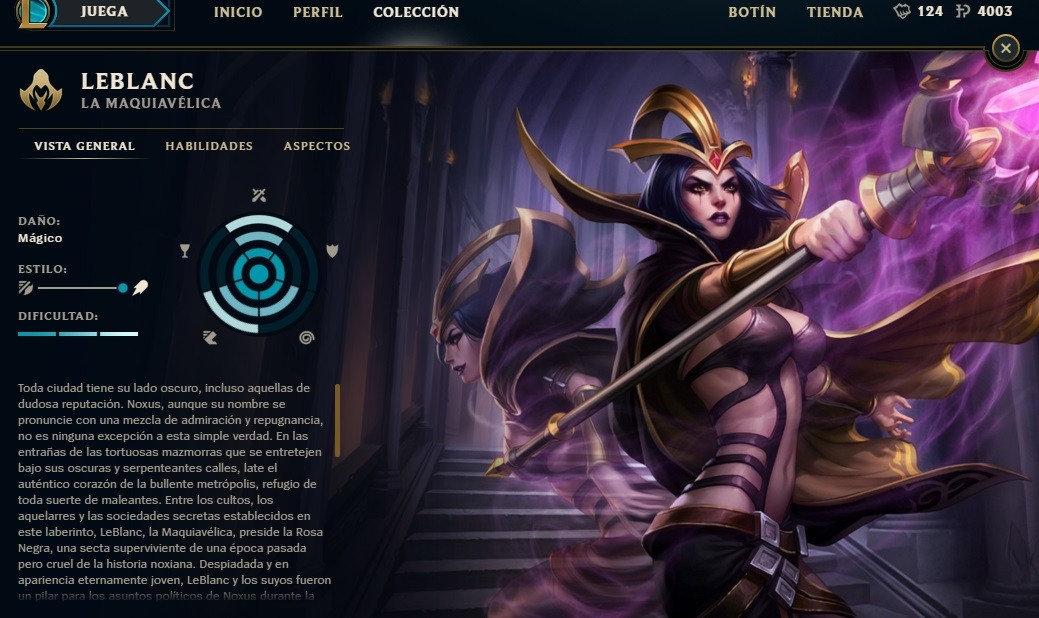Open the BOTÍN loot page
1039x618 pixels.
[x=752, y=13]
